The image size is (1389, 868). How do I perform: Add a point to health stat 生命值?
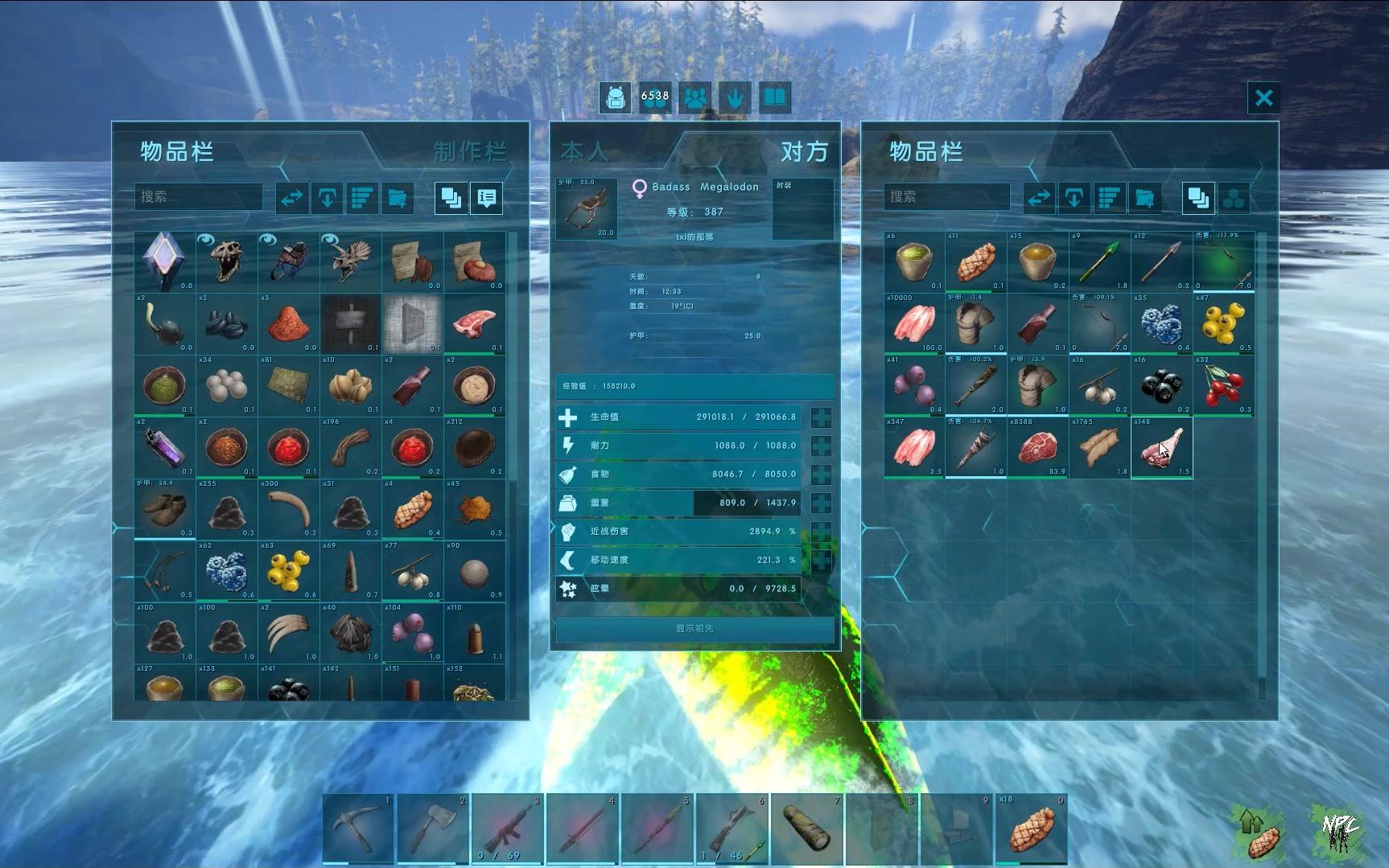pos(821,418)
